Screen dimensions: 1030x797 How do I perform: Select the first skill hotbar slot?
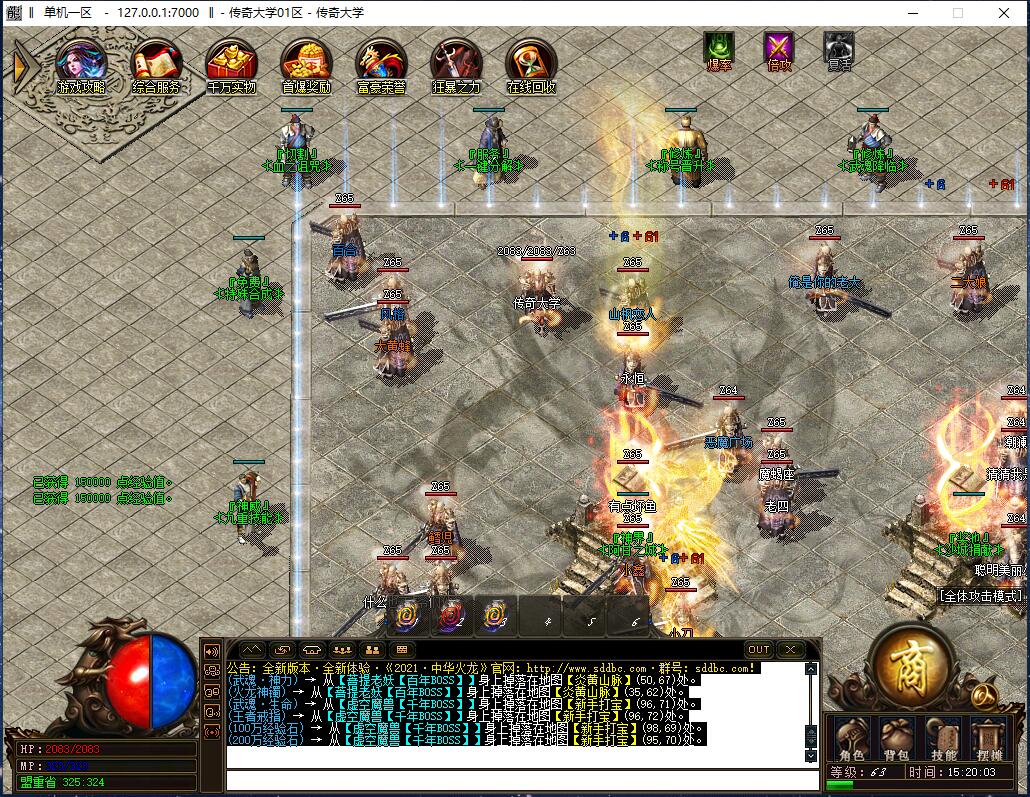click(x=408, y=616)
